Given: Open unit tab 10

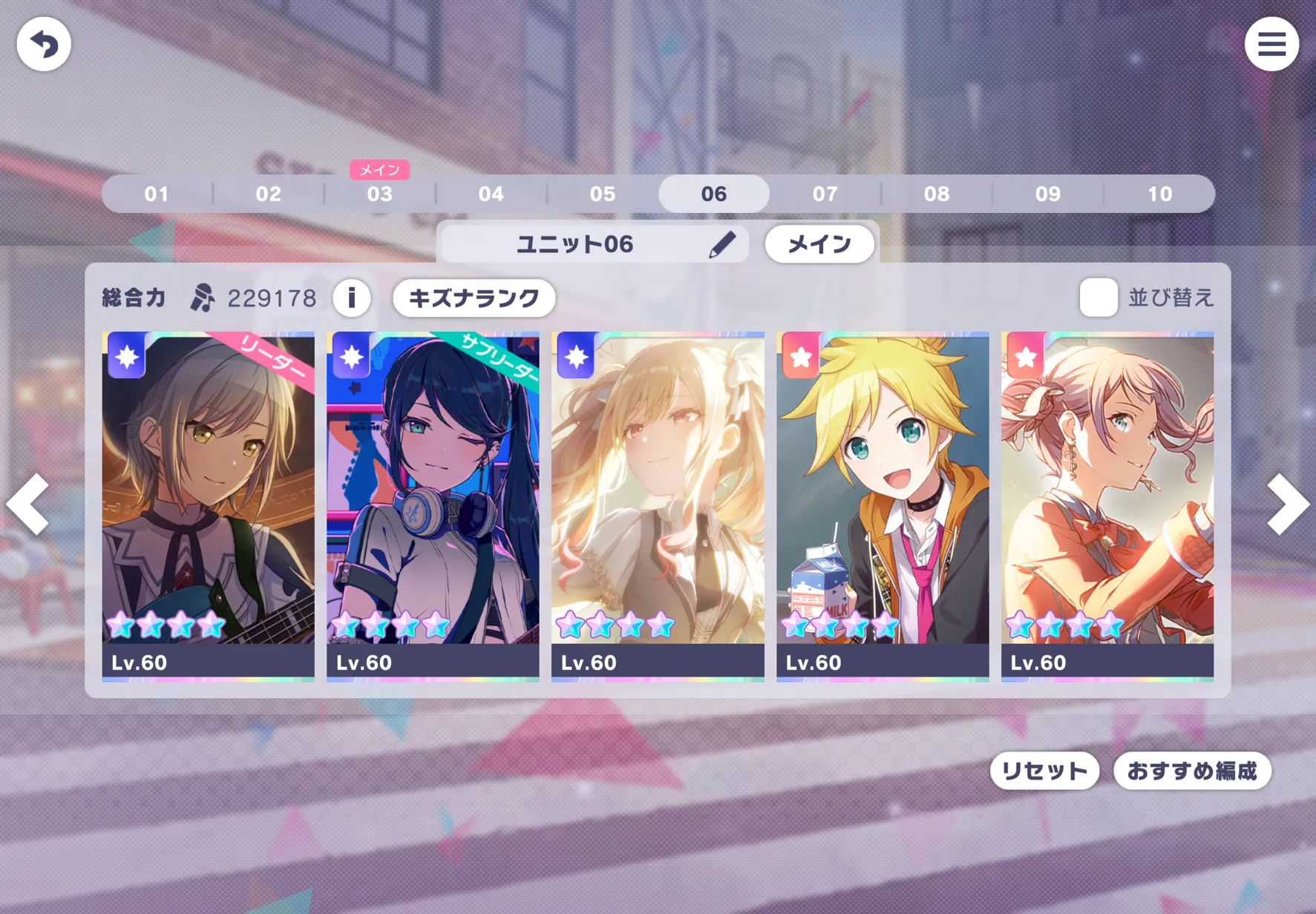Looking at the screenshot, I should pyautogui.click(x=1159, y=194).
